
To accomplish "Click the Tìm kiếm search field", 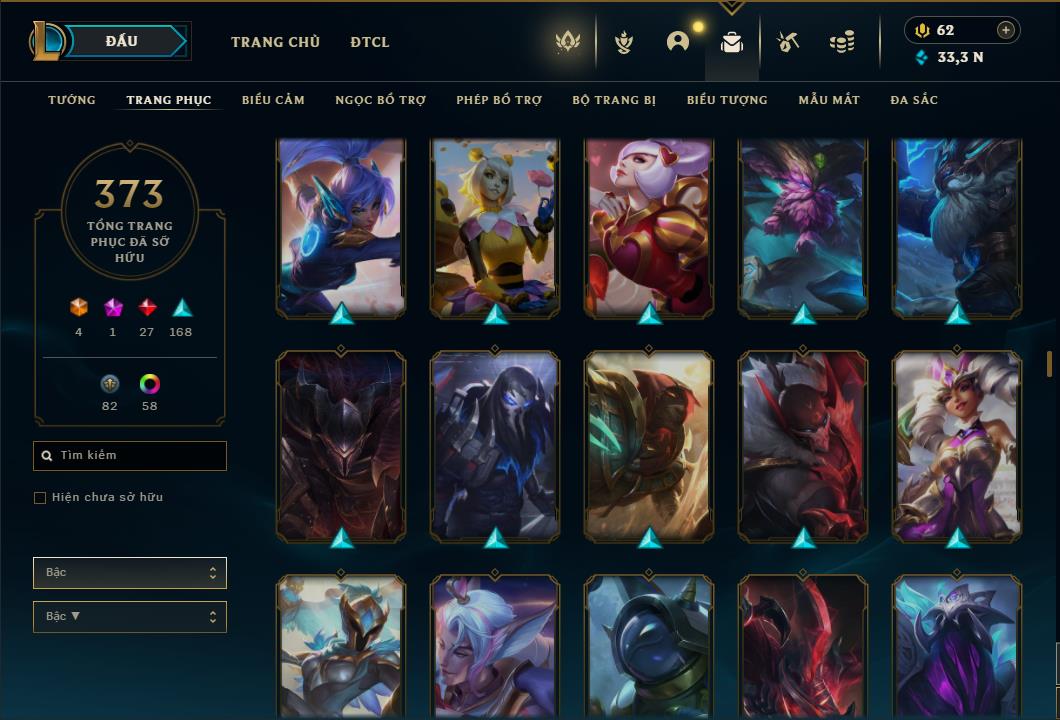I will click(x=130, y=456).
